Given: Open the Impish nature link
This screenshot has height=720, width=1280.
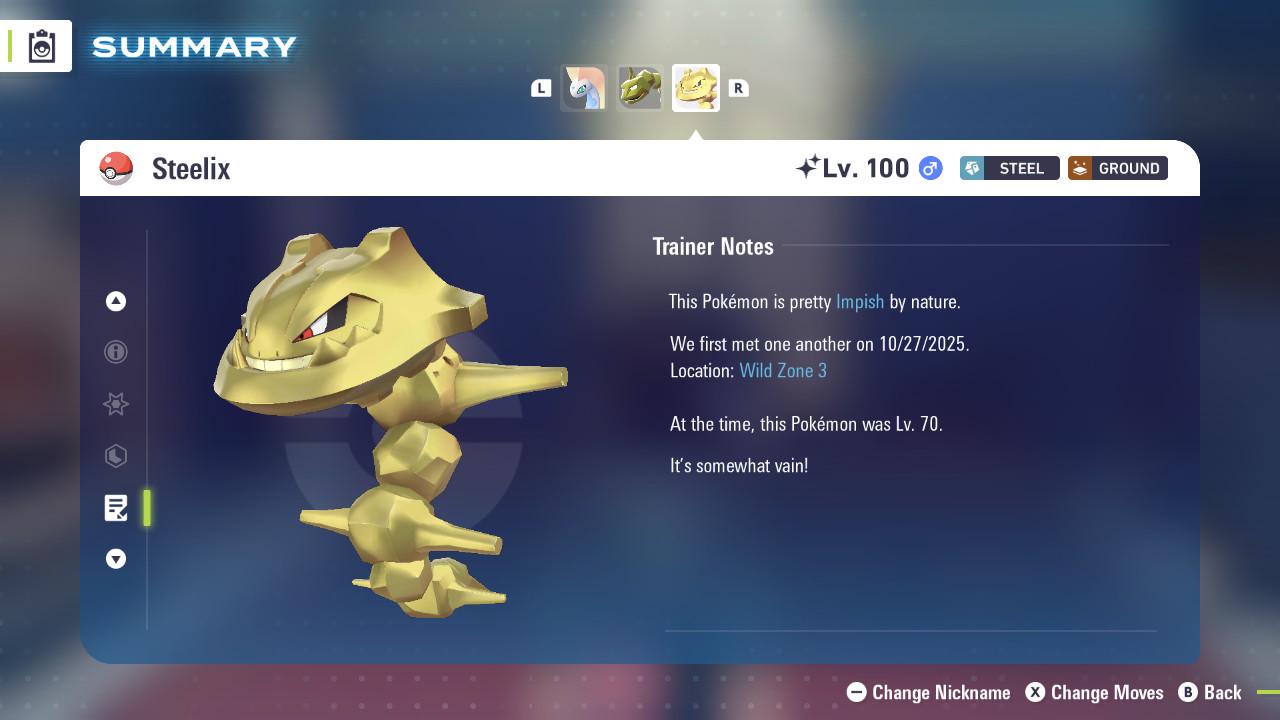Looking at the screenshot, I should [x=860, y=301].
